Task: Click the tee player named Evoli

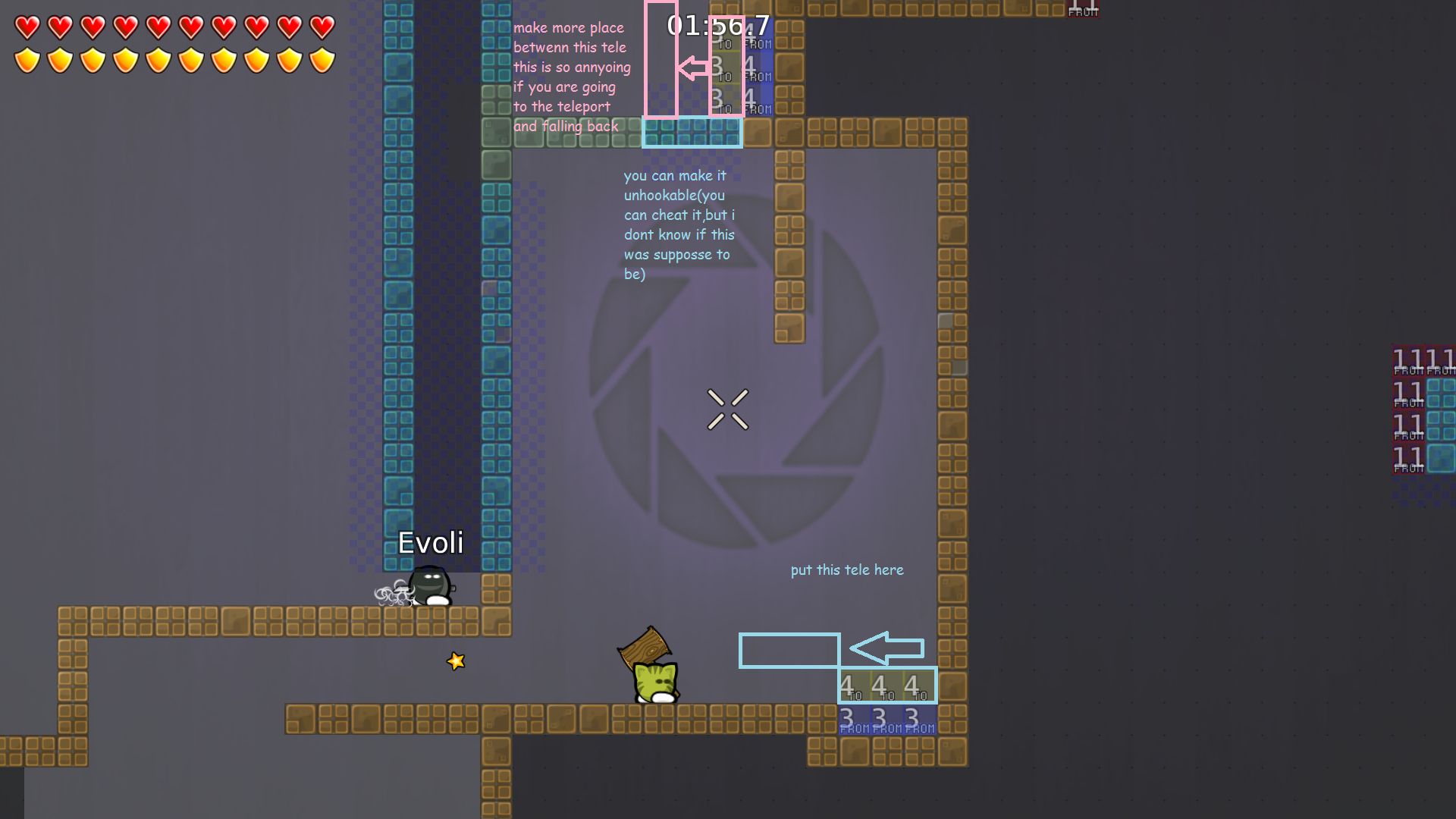Action: pos(430,585)
